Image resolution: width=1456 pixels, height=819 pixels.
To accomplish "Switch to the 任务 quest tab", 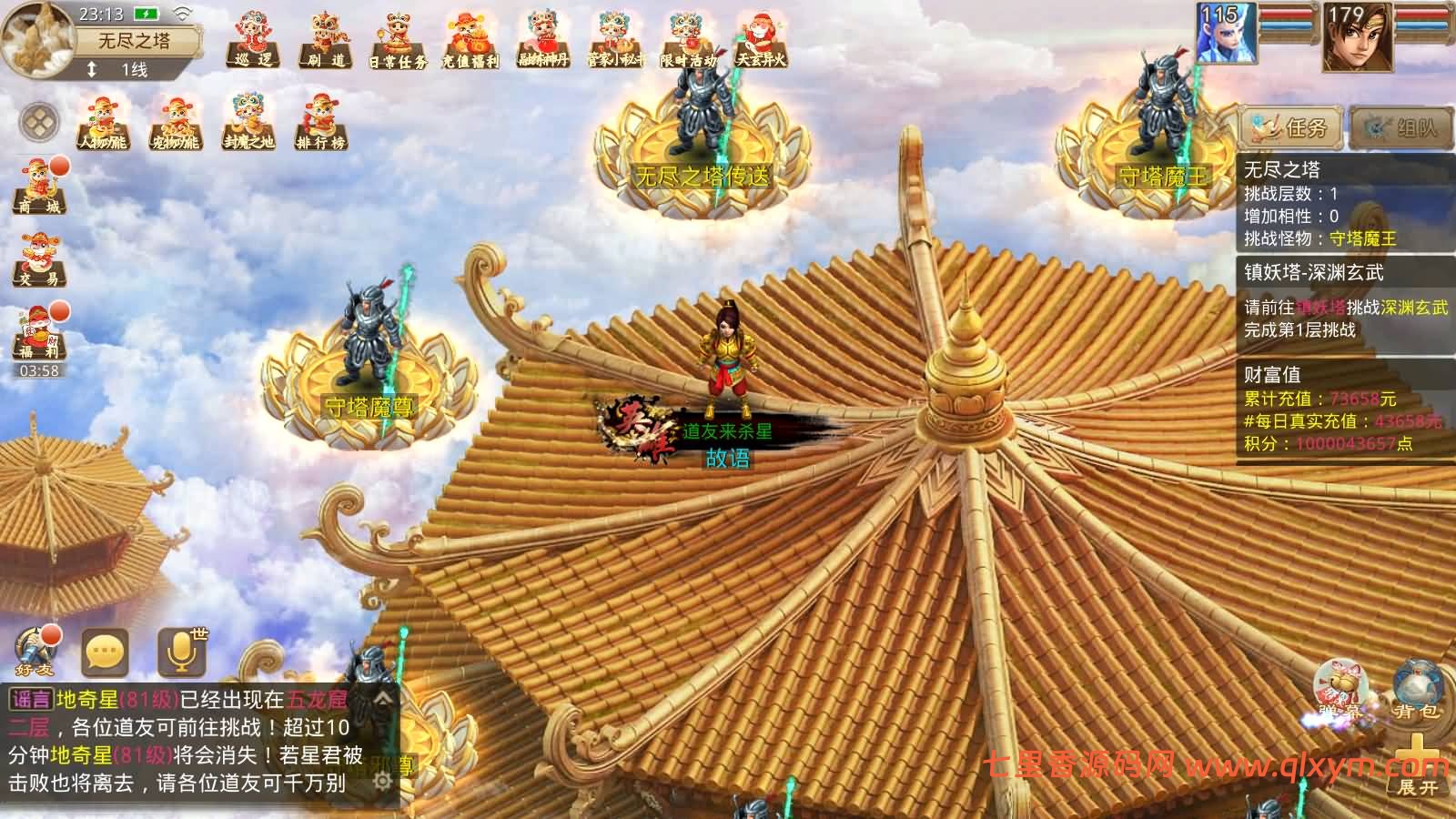I will (1291, 126).
